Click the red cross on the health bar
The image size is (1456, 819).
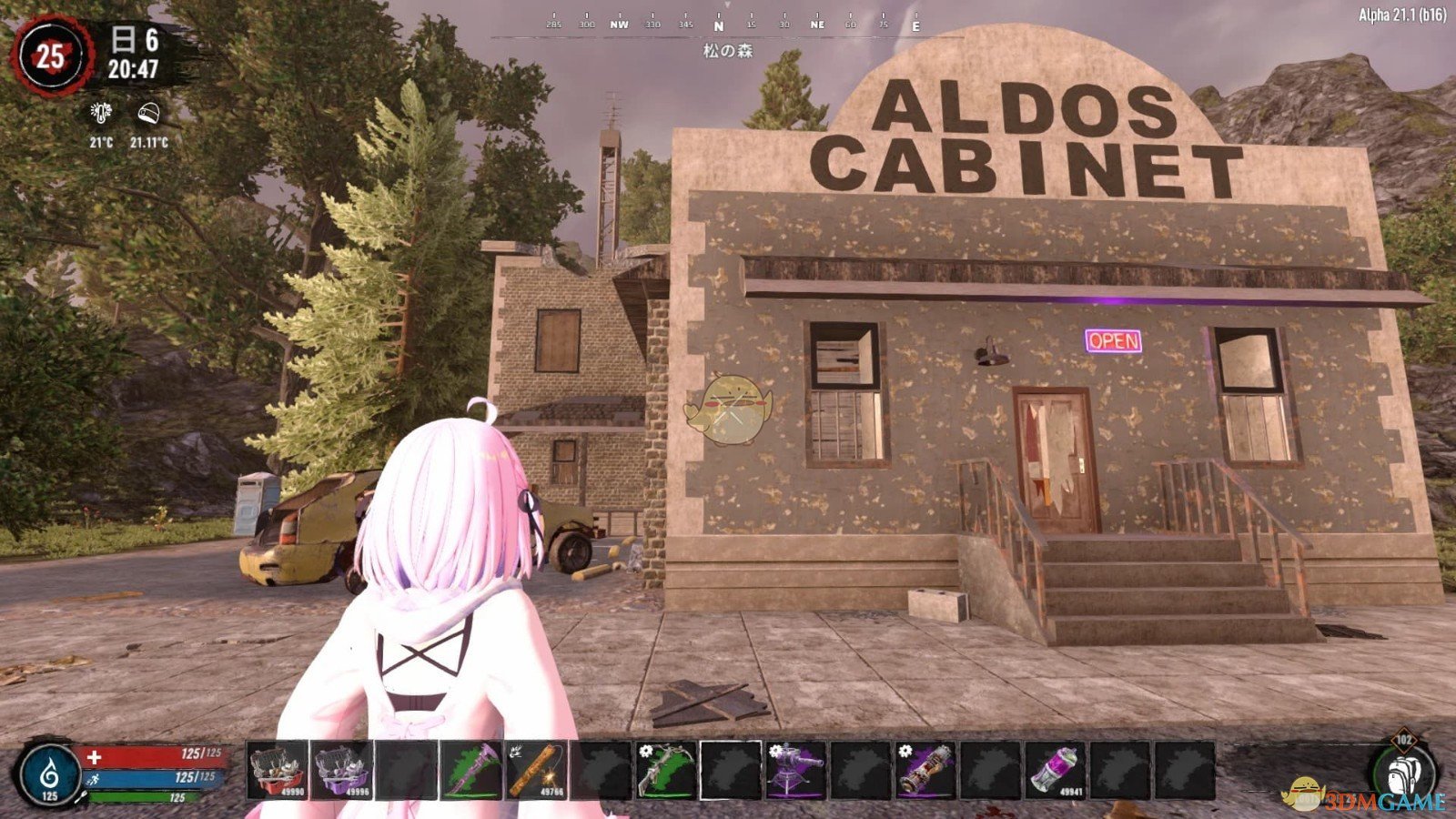tap(93, 756)
